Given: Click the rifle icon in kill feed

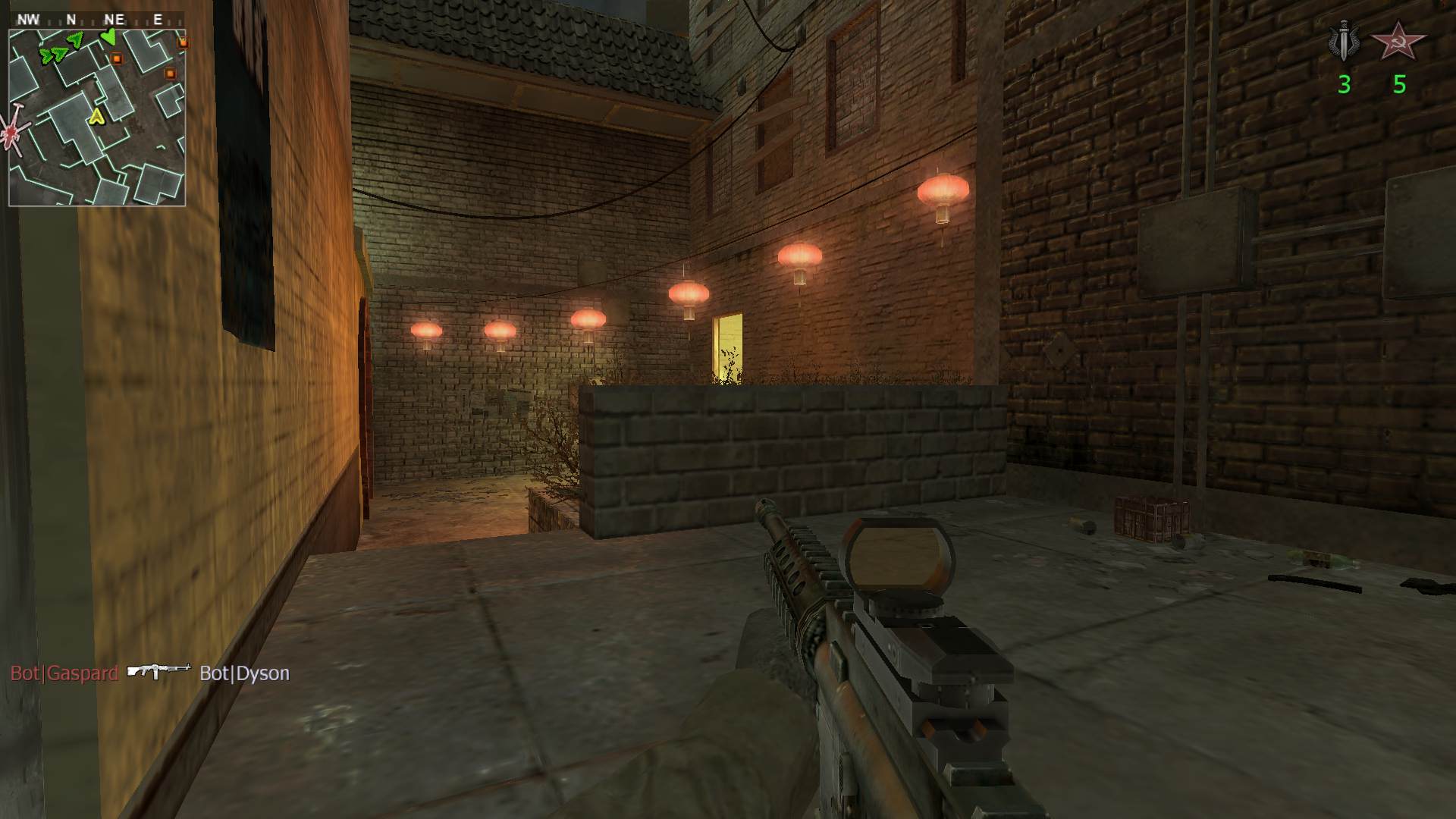Looking at the screenshot, I should click(158, 670).
